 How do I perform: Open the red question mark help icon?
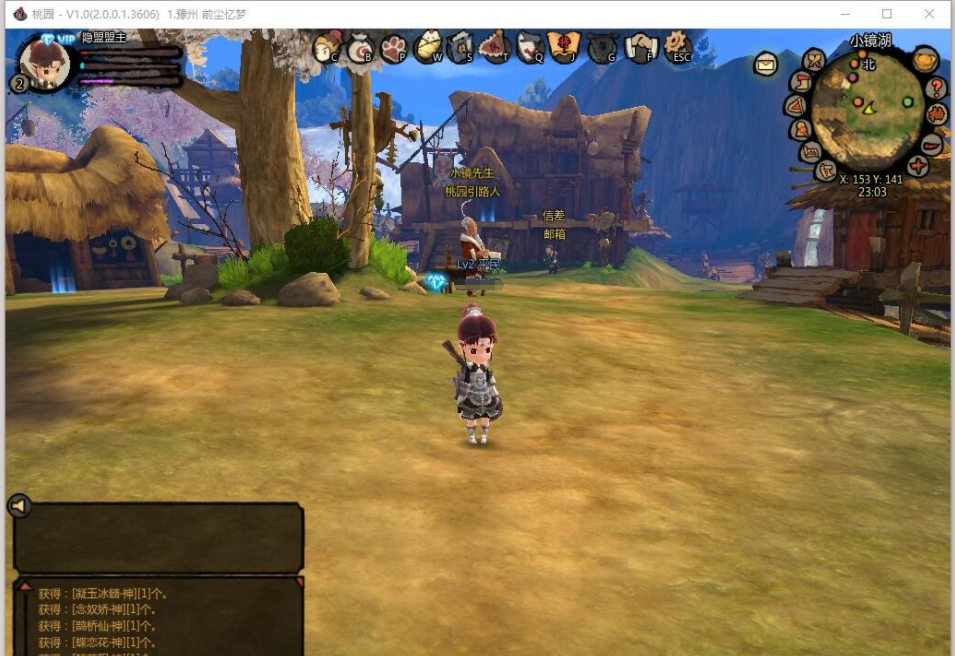click(937, 88)
